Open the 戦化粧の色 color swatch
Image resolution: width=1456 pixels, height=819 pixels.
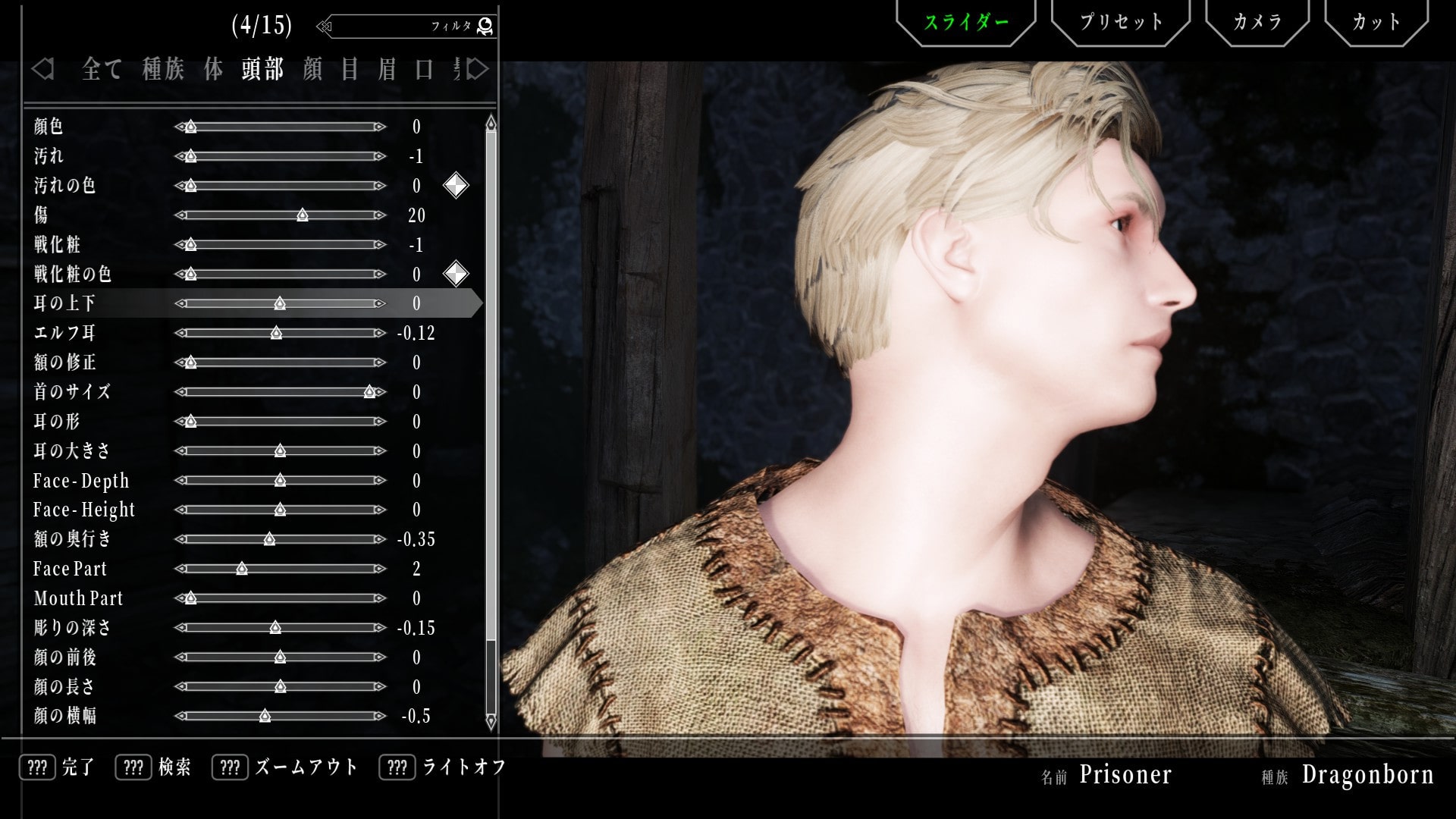(x=456, y=274)
